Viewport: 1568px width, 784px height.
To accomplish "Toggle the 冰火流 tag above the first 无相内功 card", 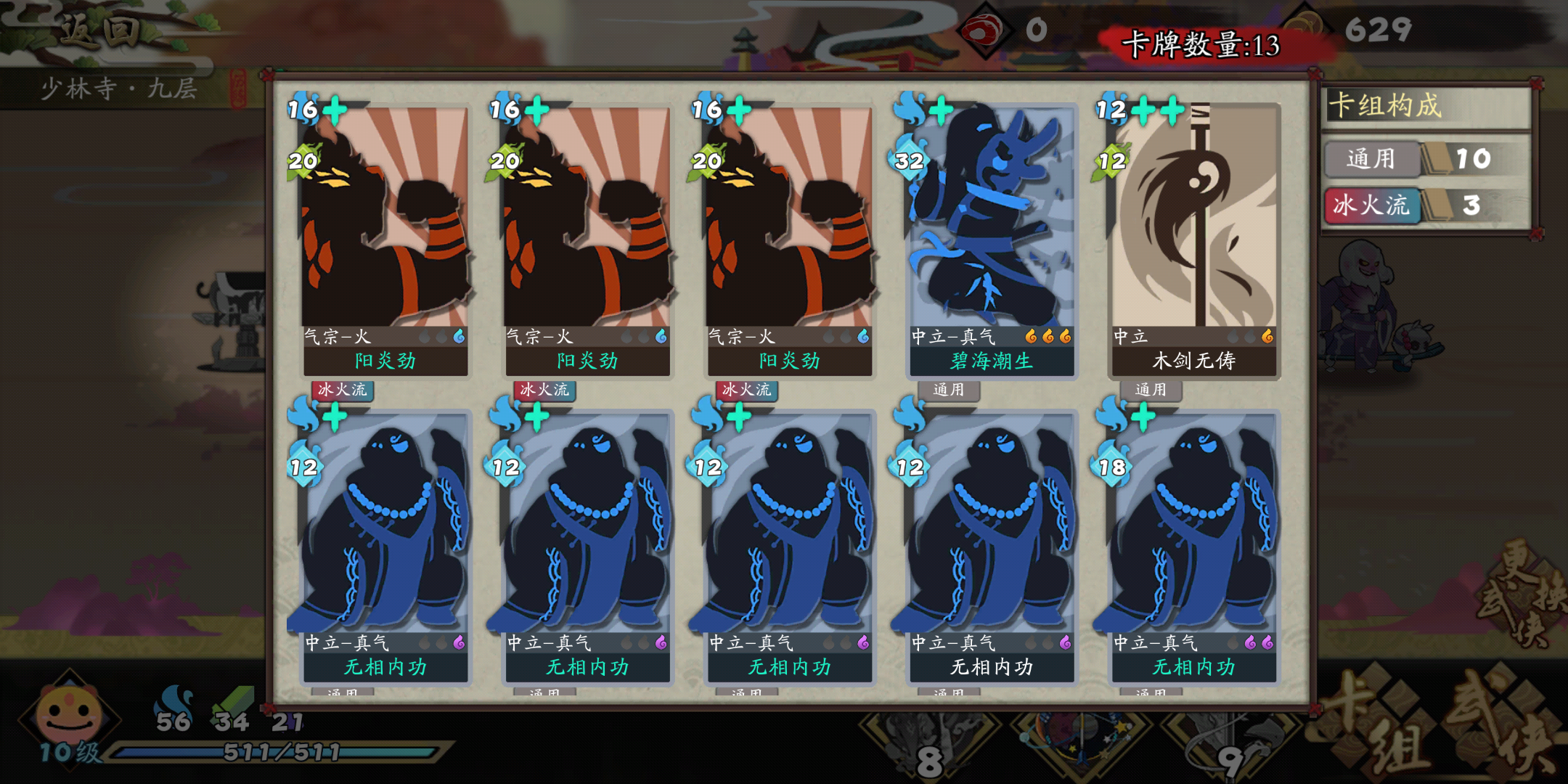I will (x=341, y=391).
